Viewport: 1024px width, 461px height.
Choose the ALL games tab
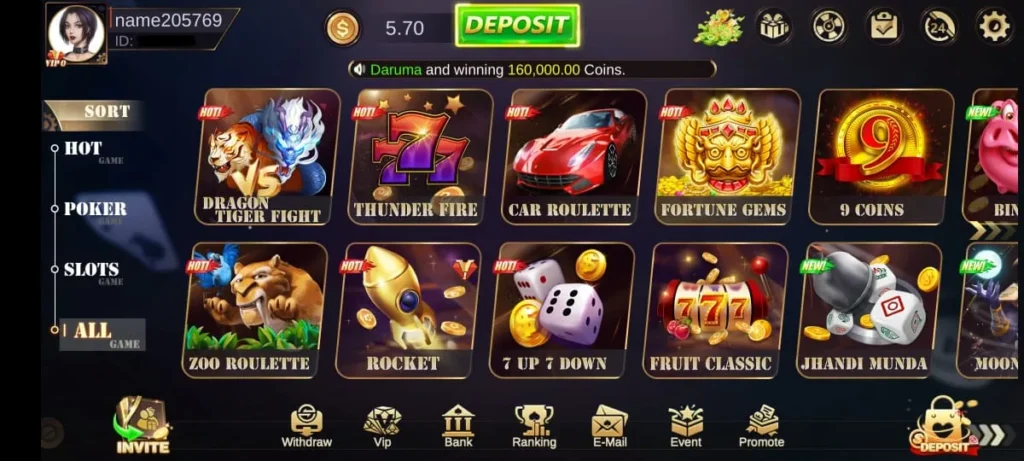[x=94, y=332]
